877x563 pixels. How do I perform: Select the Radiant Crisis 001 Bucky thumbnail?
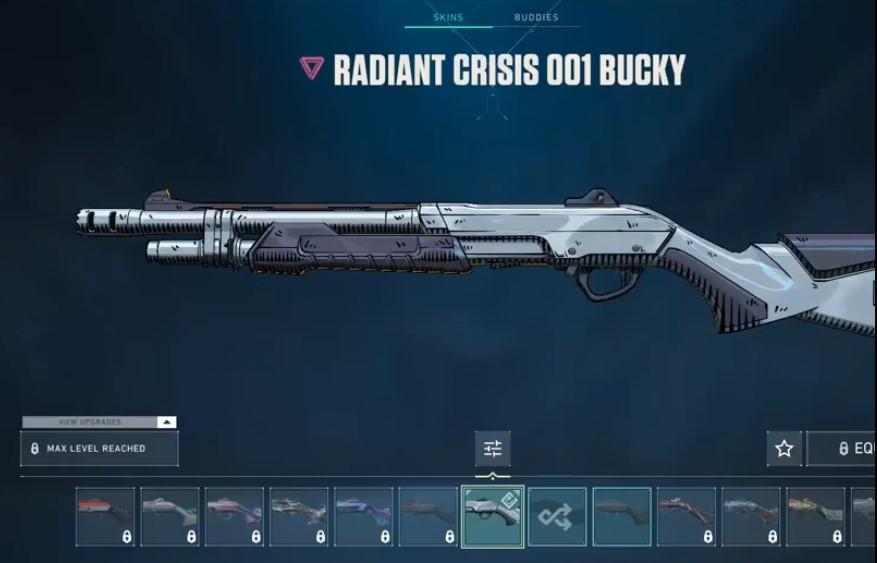click(492, 516)
